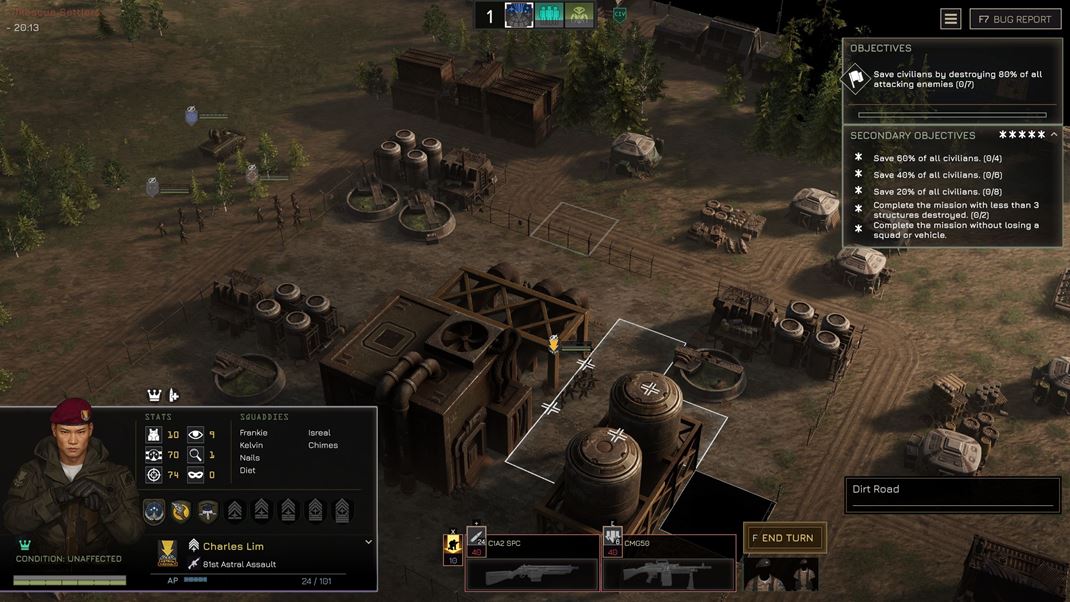Expand Charles Lim's unit panel dropdown
1070x602 pixels.
[x=368, y=542]
